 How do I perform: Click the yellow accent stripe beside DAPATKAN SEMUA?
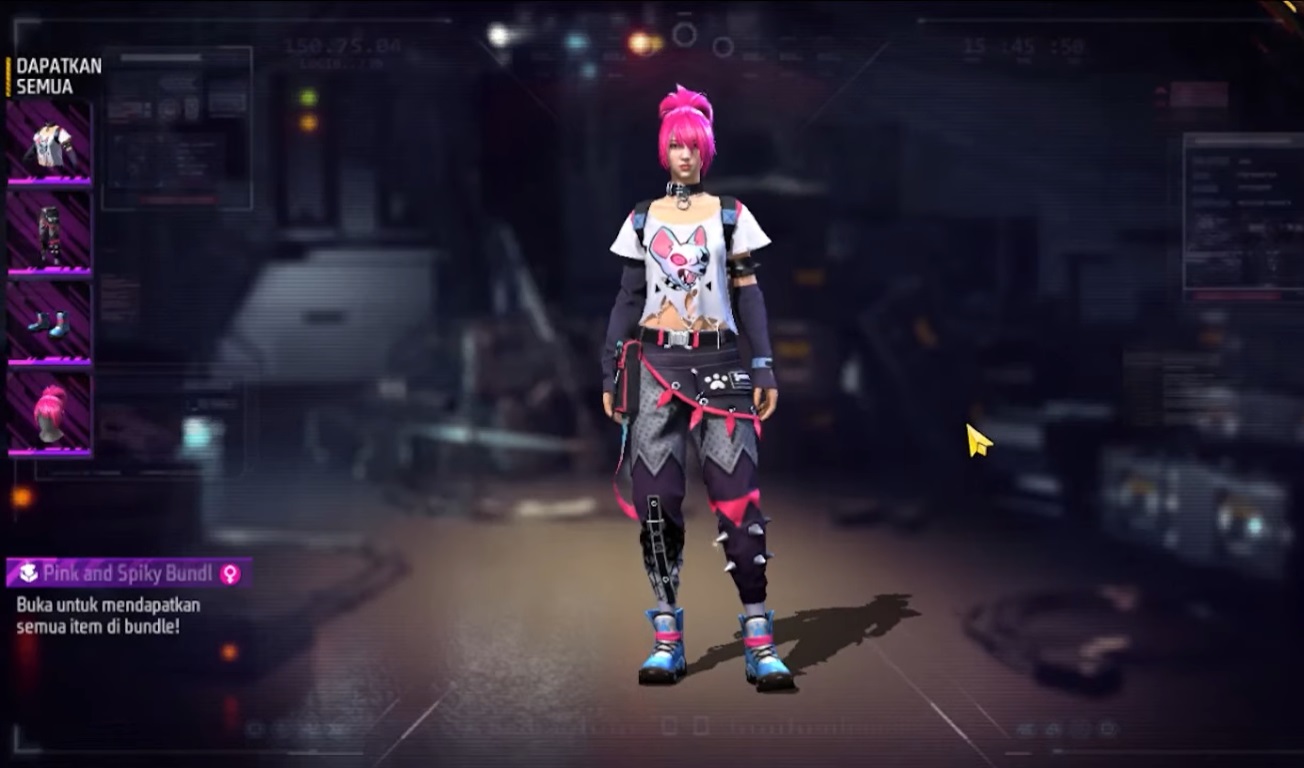8,75
